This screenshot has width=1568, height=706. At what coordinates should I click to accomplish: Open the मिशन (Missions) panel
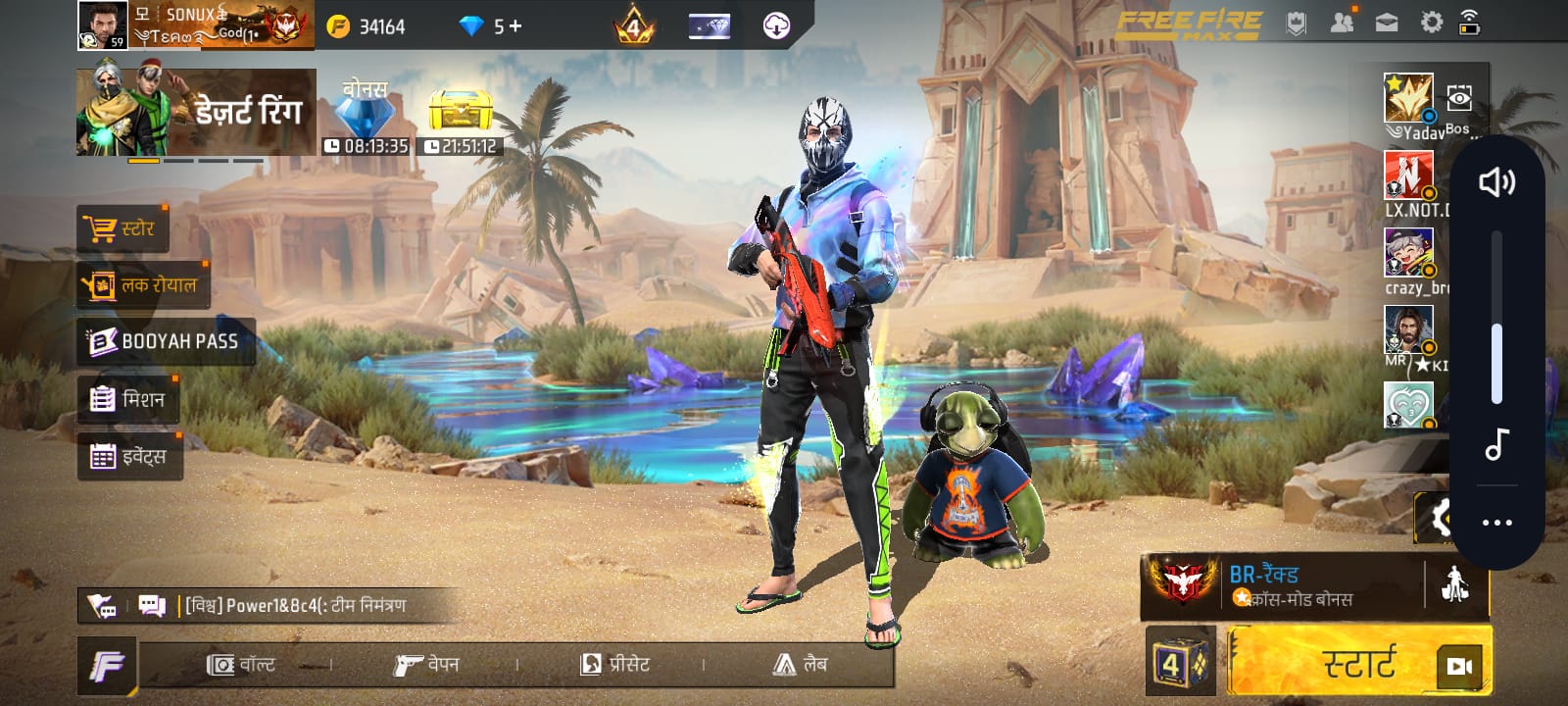[128, 398]
